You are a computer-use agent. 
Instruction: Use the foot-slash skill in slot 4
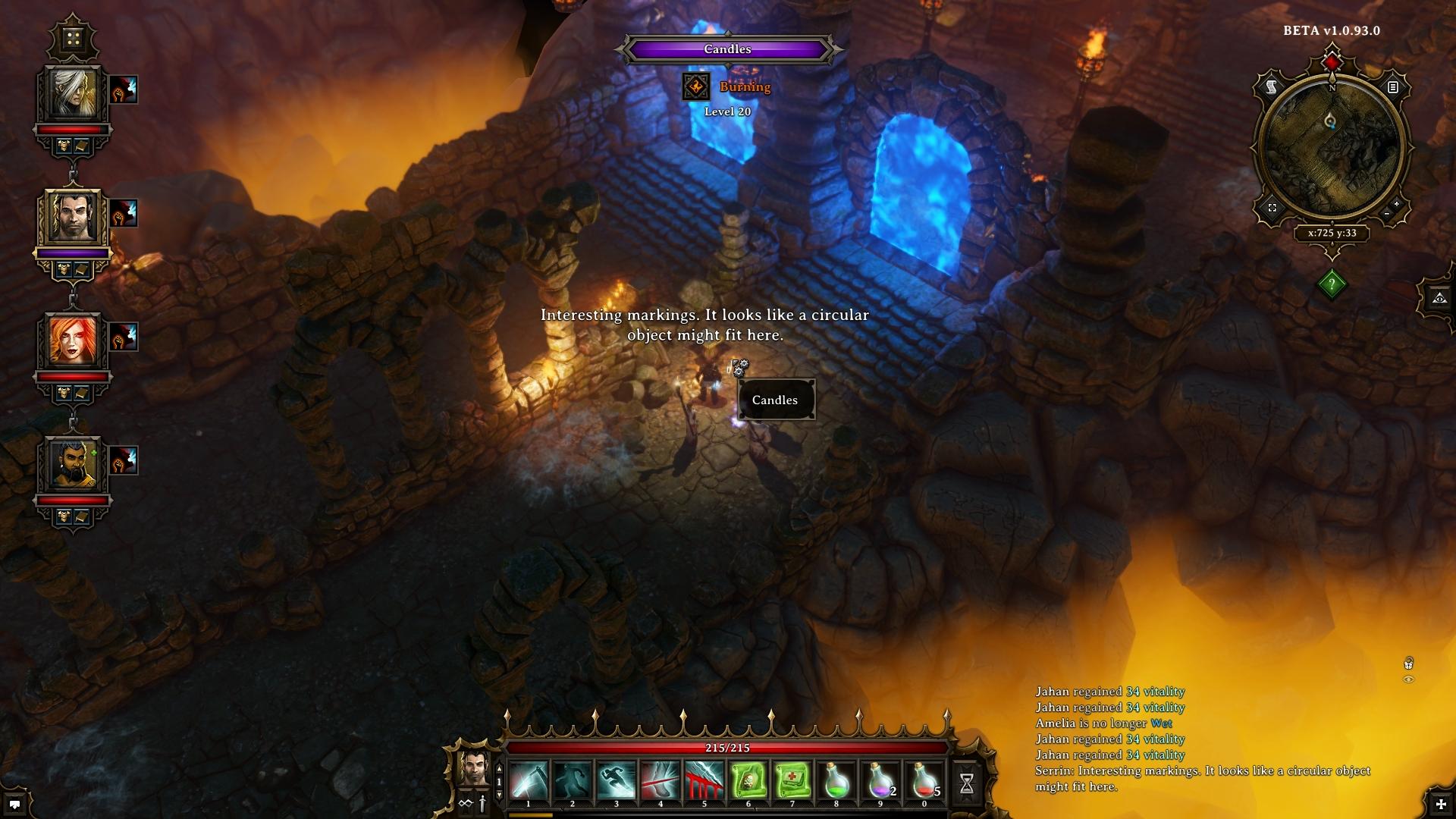tap(661, 781)
